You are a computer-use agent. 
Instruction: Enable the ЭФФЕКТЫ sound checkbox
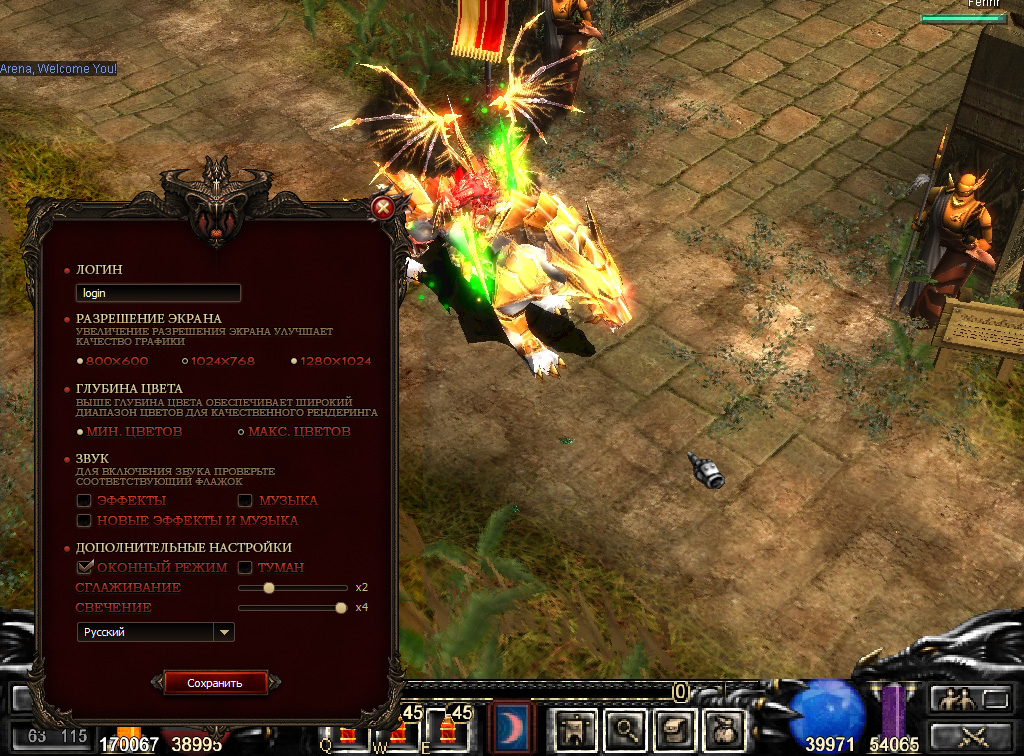[x=85, y=500]
